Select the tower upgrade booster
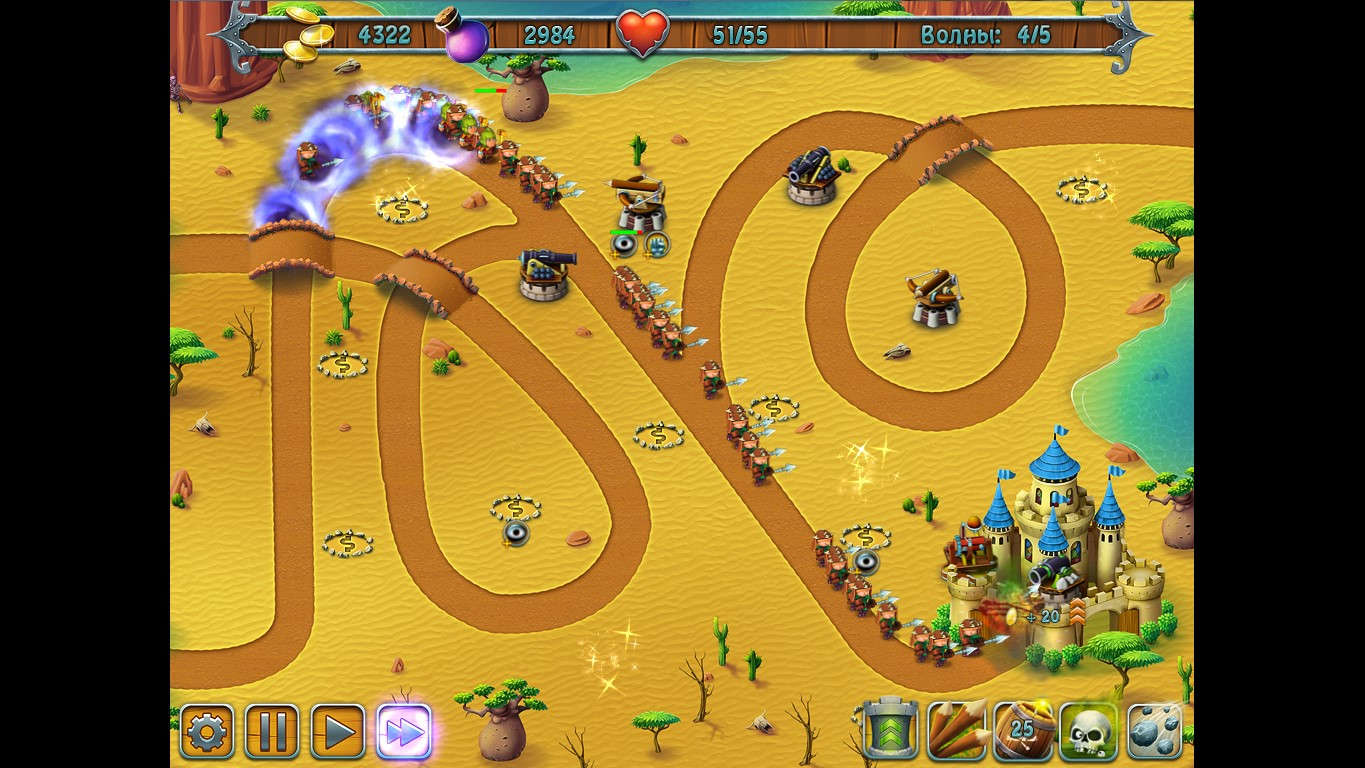 [x=888, y=731]
